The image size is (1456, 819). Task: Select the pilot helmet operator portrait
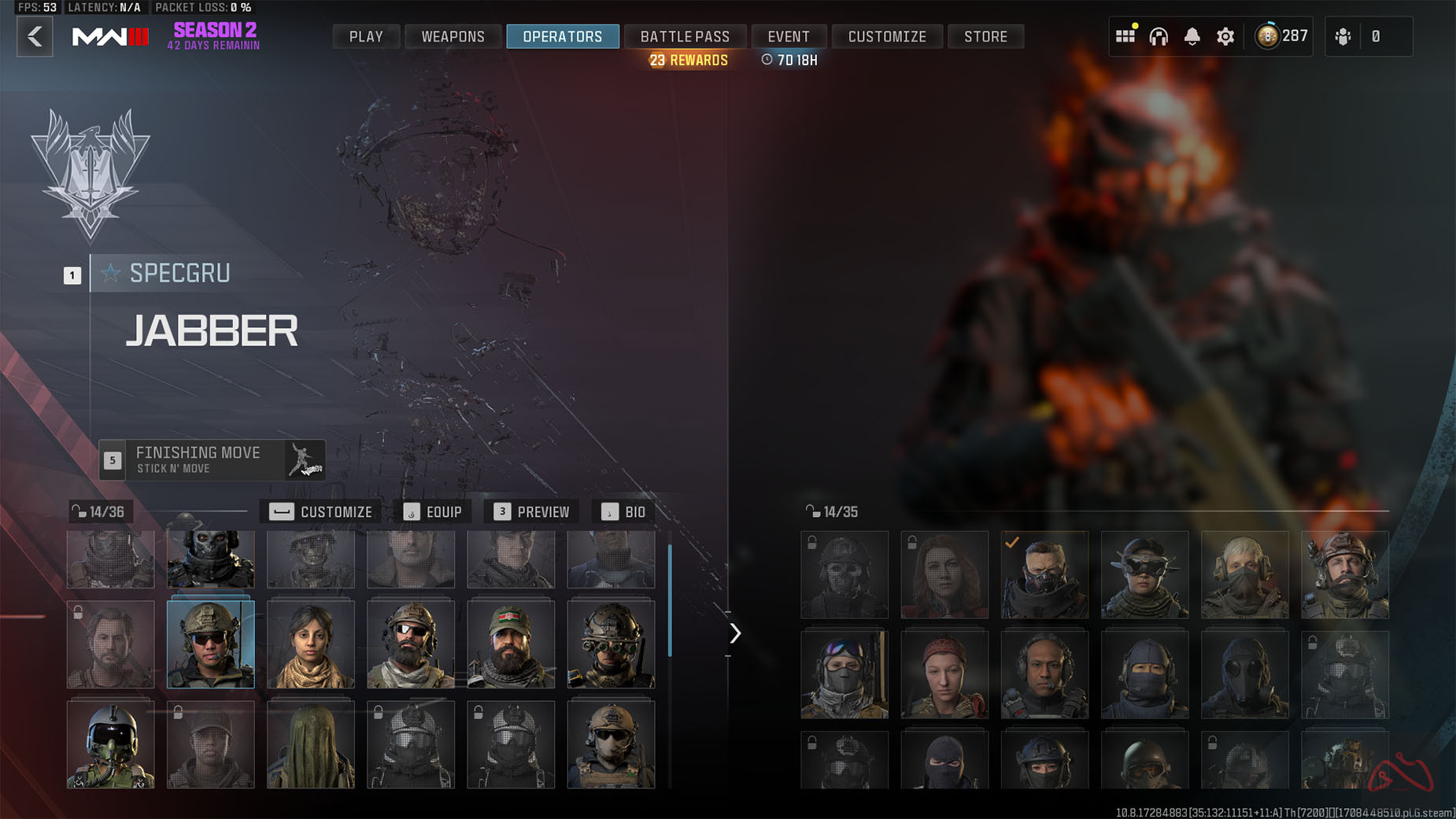click(x=110, y=744)
